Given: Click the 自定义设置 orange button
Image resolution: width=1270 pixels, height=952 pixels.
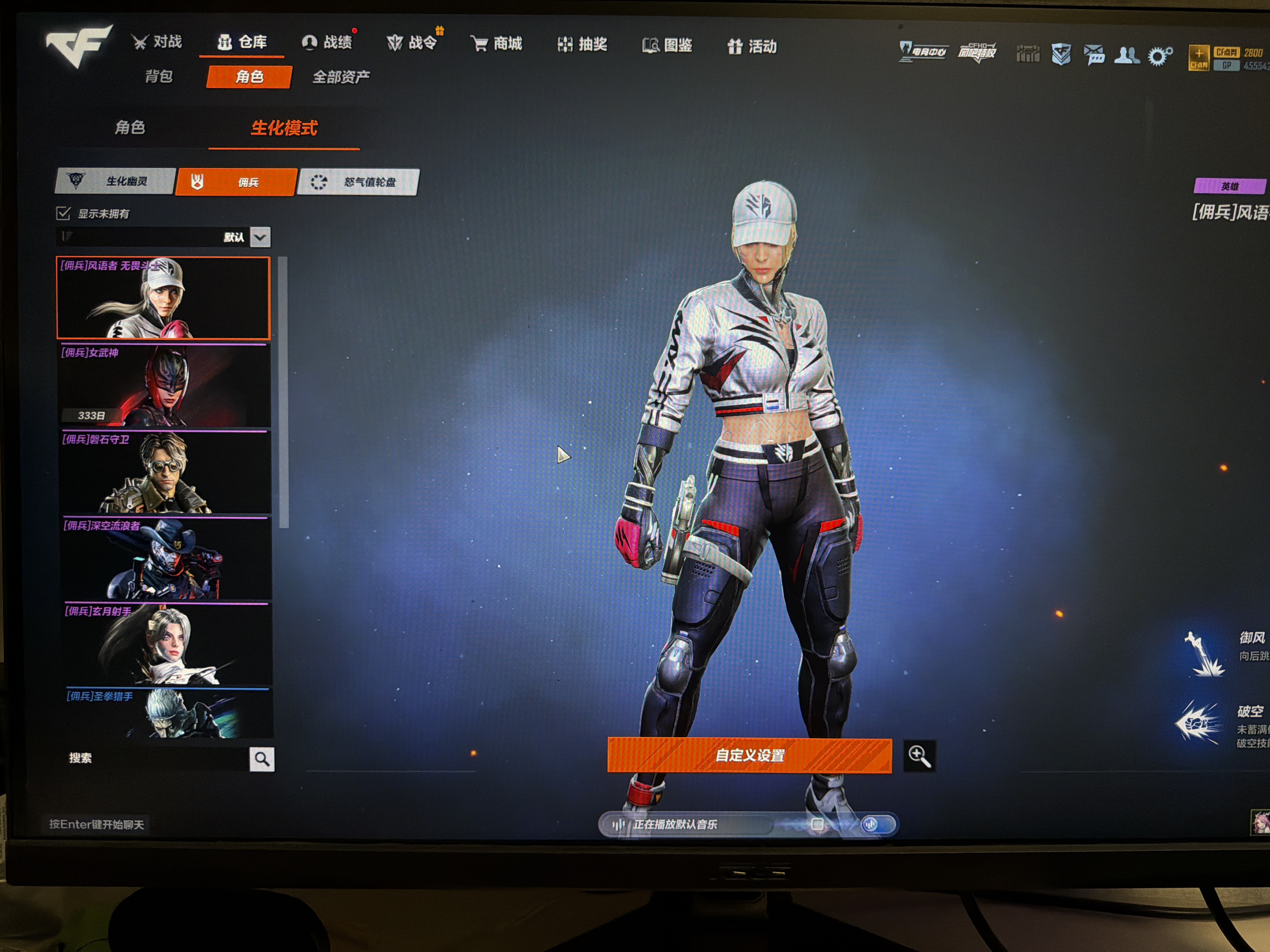Looking at the screenshot, I should point(749,755).
